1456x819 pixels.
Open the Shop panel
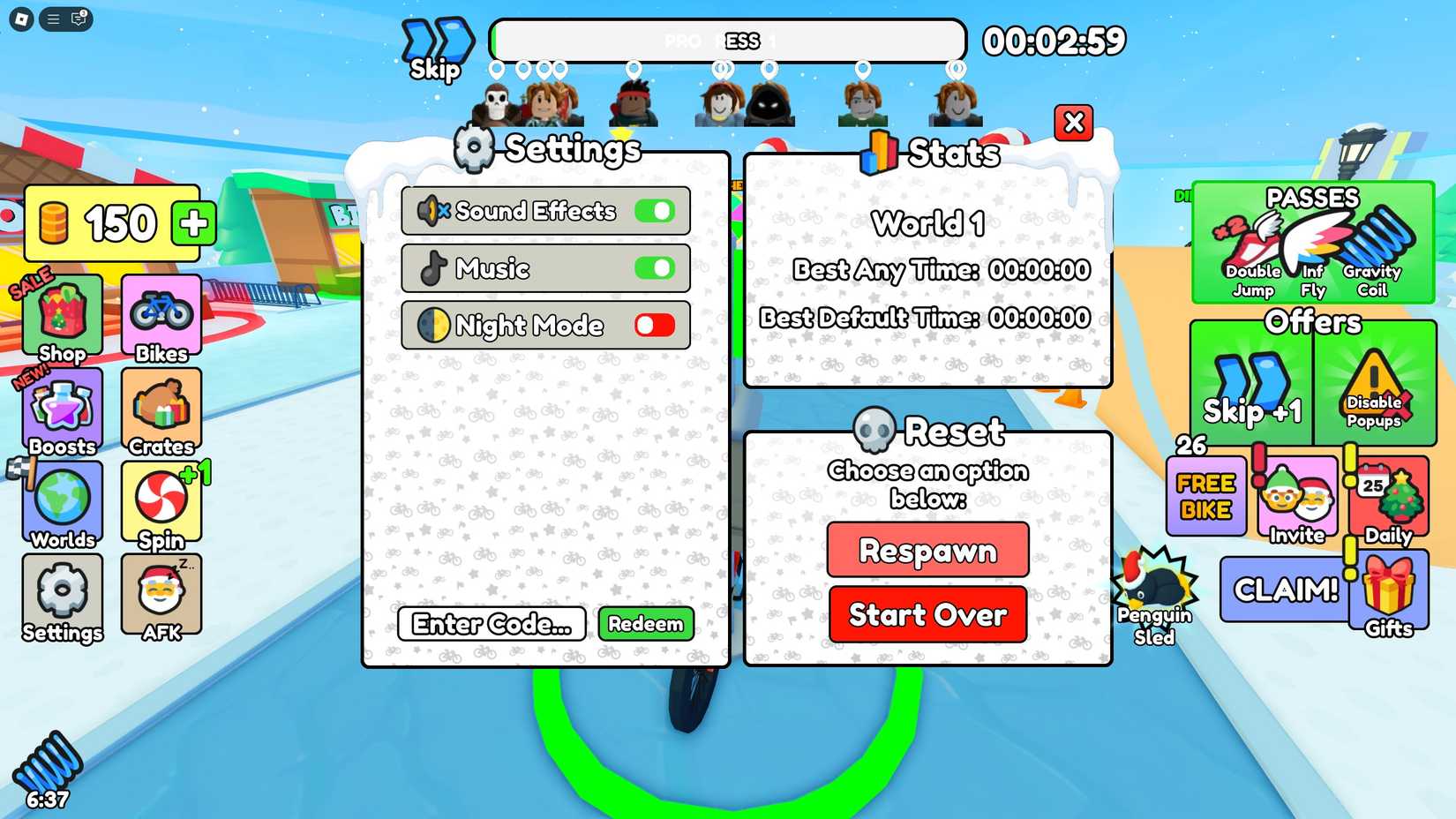click(62, 318)
